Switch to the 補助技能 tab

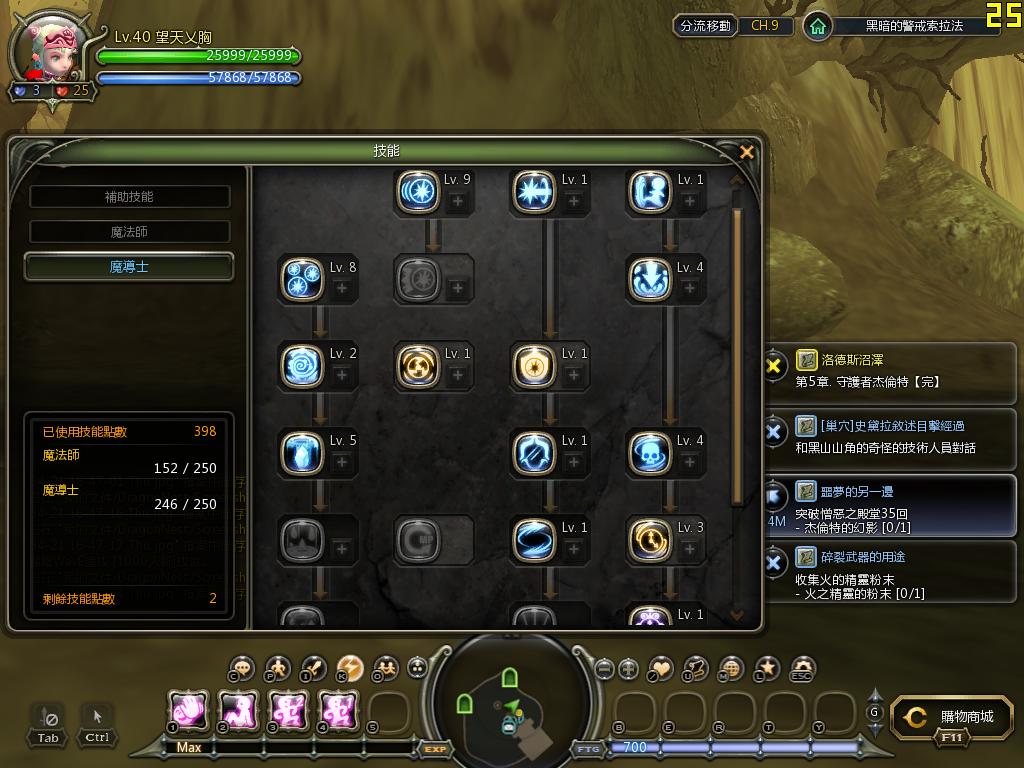(x=129, y=197)
